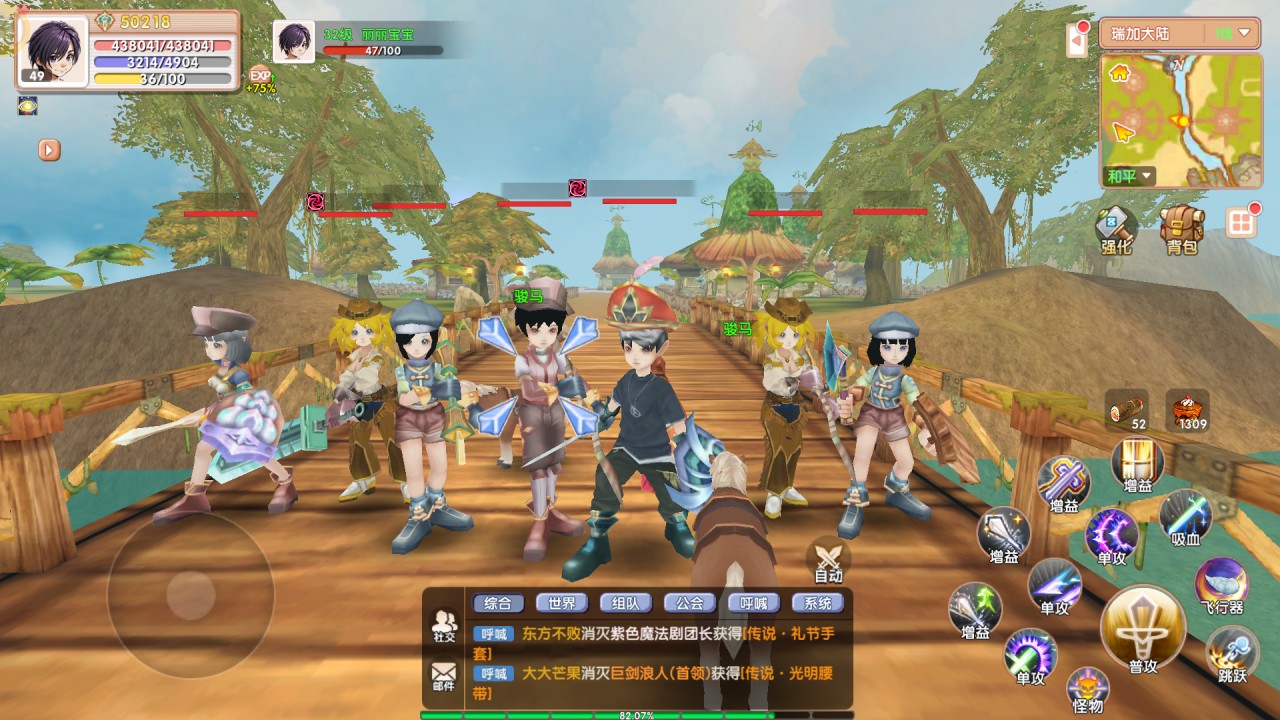Switch to the 世界 chat tab

562,603
